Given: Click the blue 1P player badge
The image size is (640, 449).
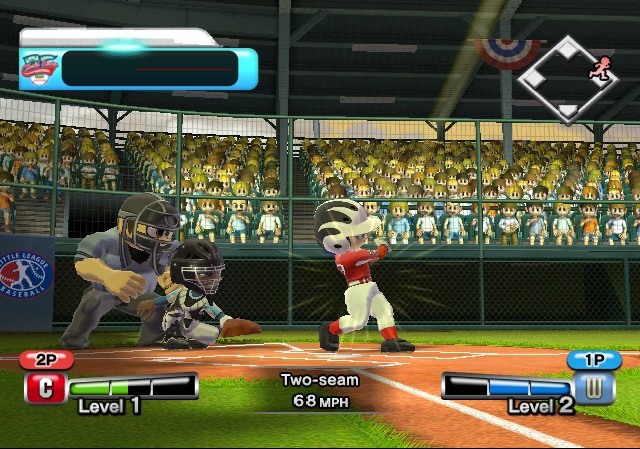Looking at the screenshot, I should (594, 360).
